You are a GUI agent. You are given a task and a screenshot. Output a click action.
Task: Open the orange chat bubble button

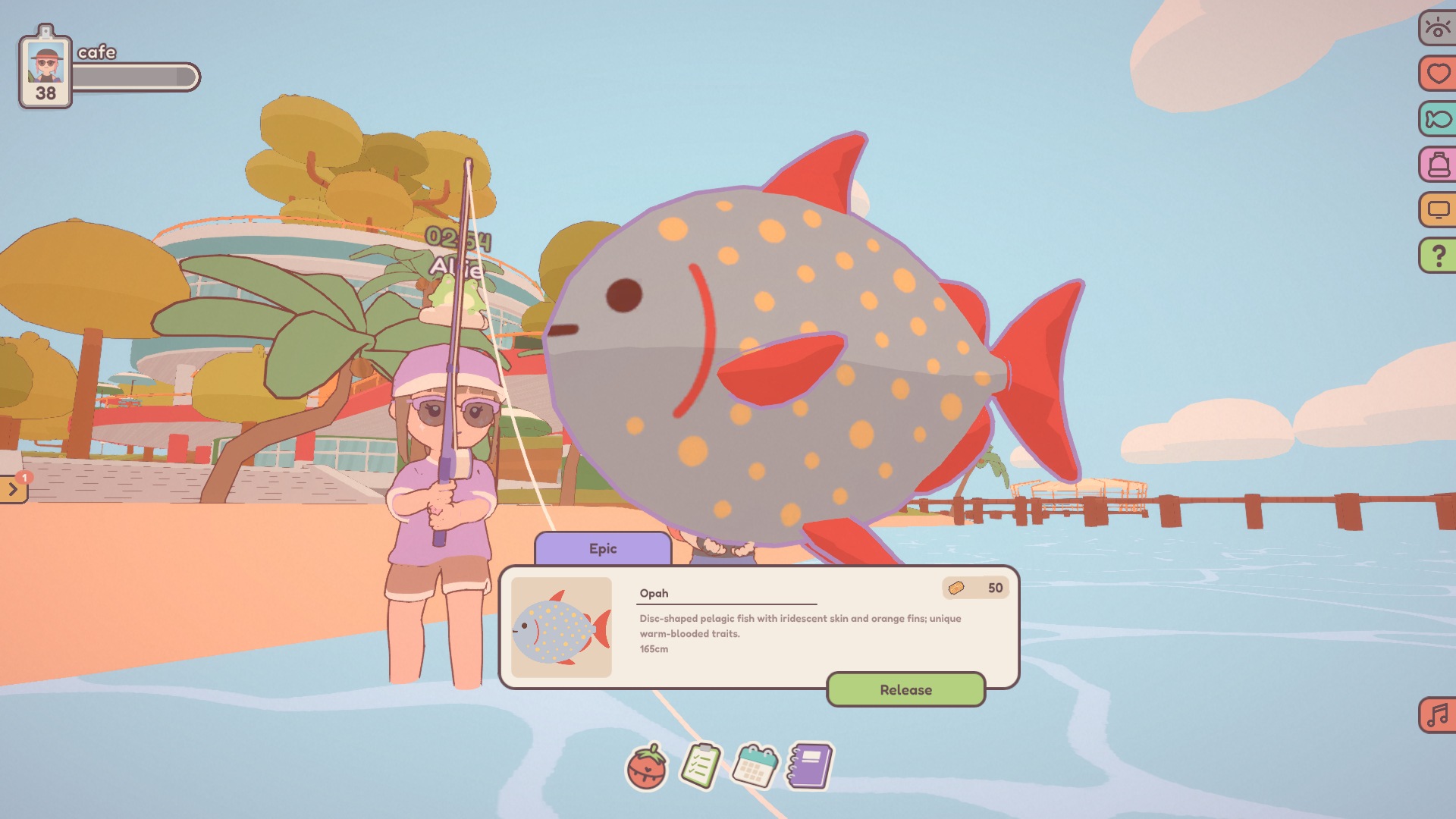coord(1437,210)
